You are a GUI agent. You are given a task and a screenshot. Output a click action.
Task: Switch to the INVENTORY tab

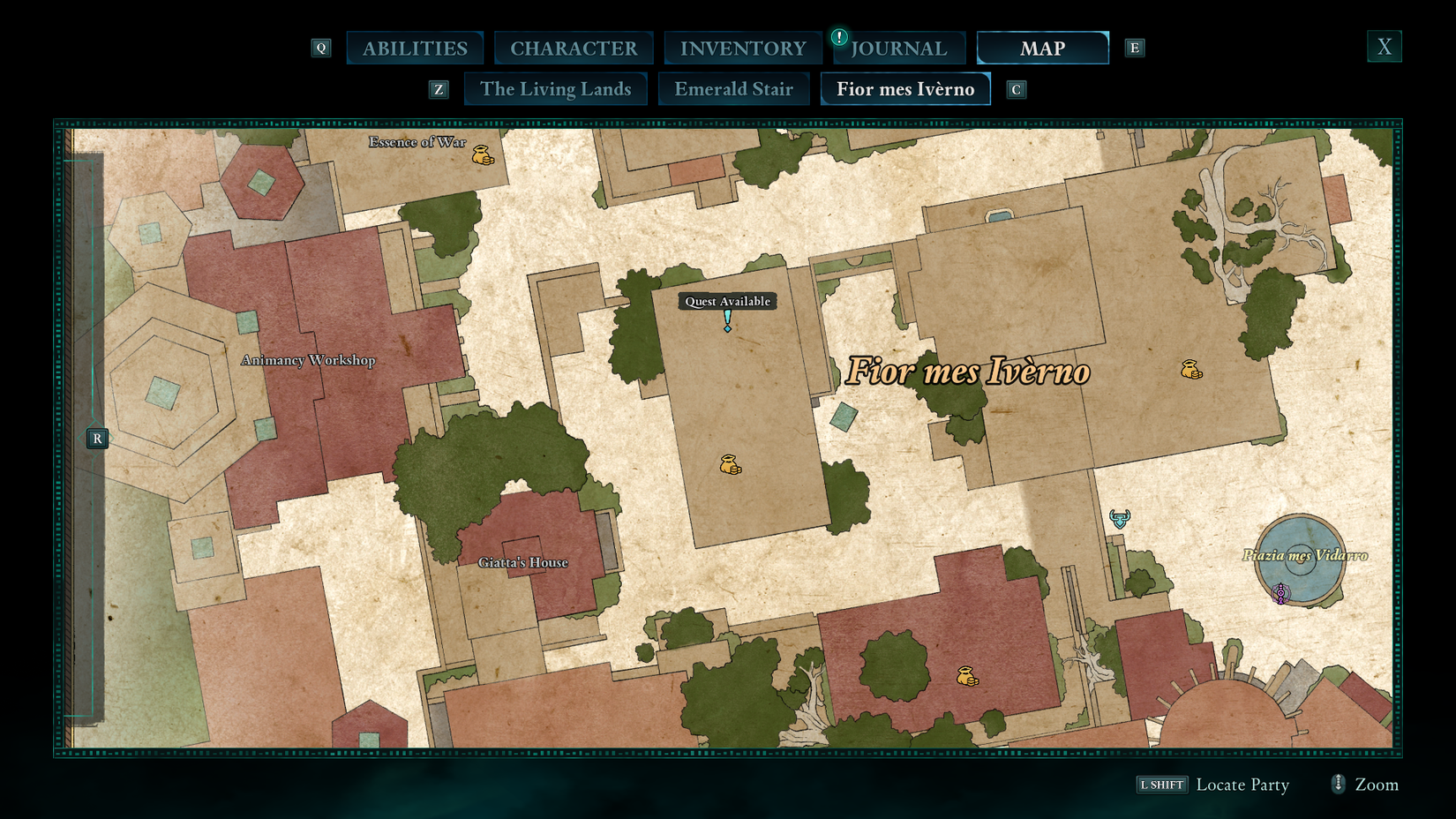[741, 48]
